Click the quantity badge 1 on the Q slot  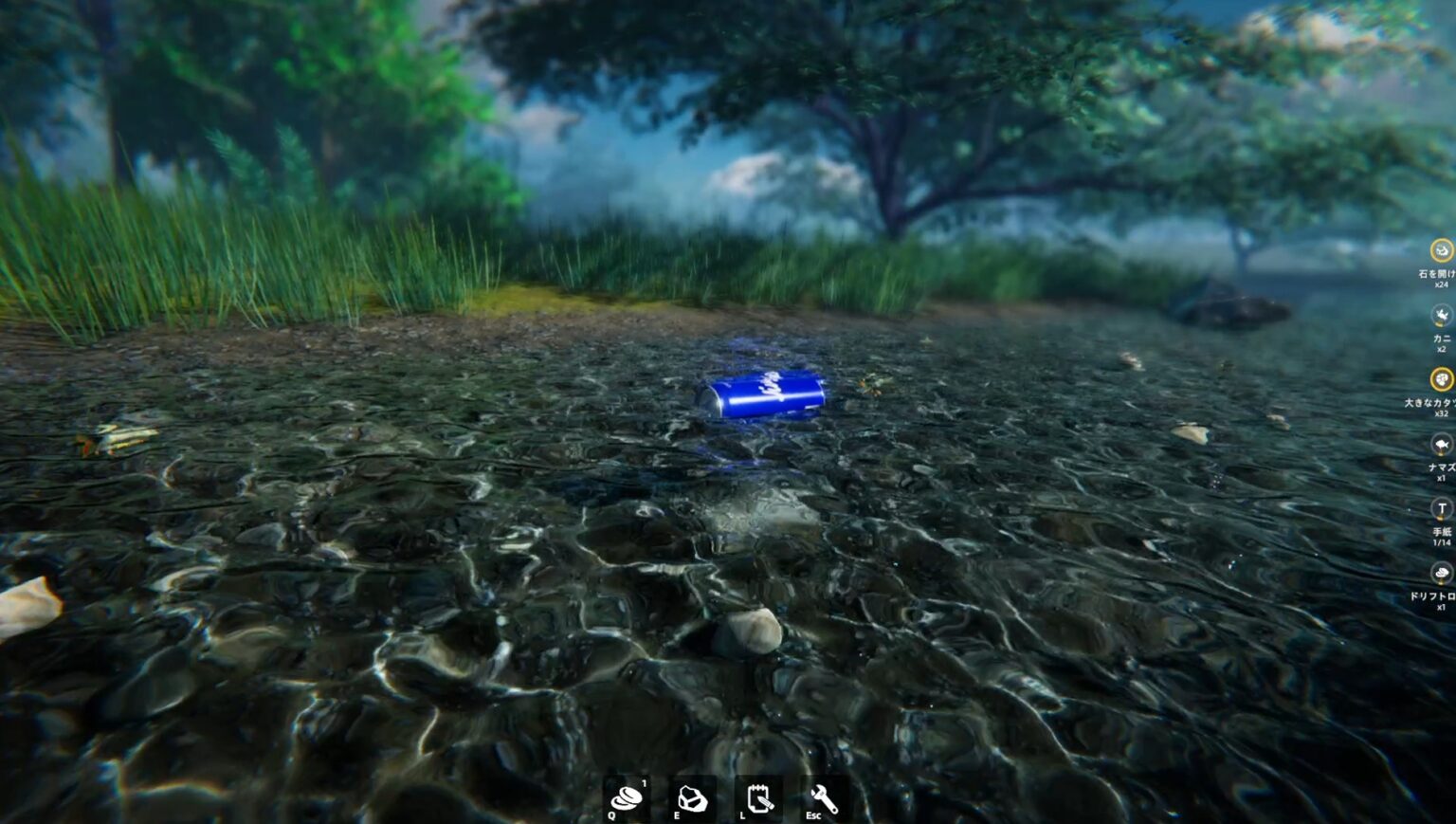644,784
